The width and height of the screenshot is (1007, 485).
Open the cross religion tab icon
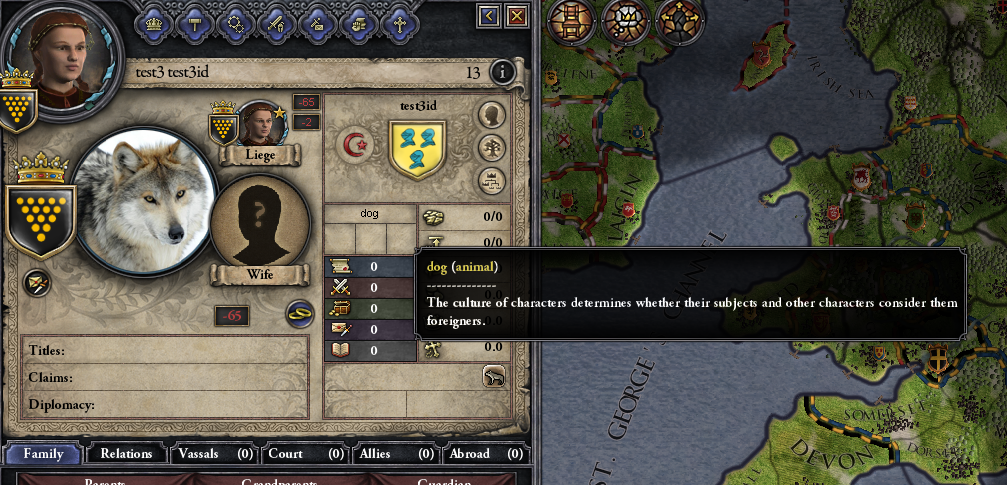tap(400, 21)
